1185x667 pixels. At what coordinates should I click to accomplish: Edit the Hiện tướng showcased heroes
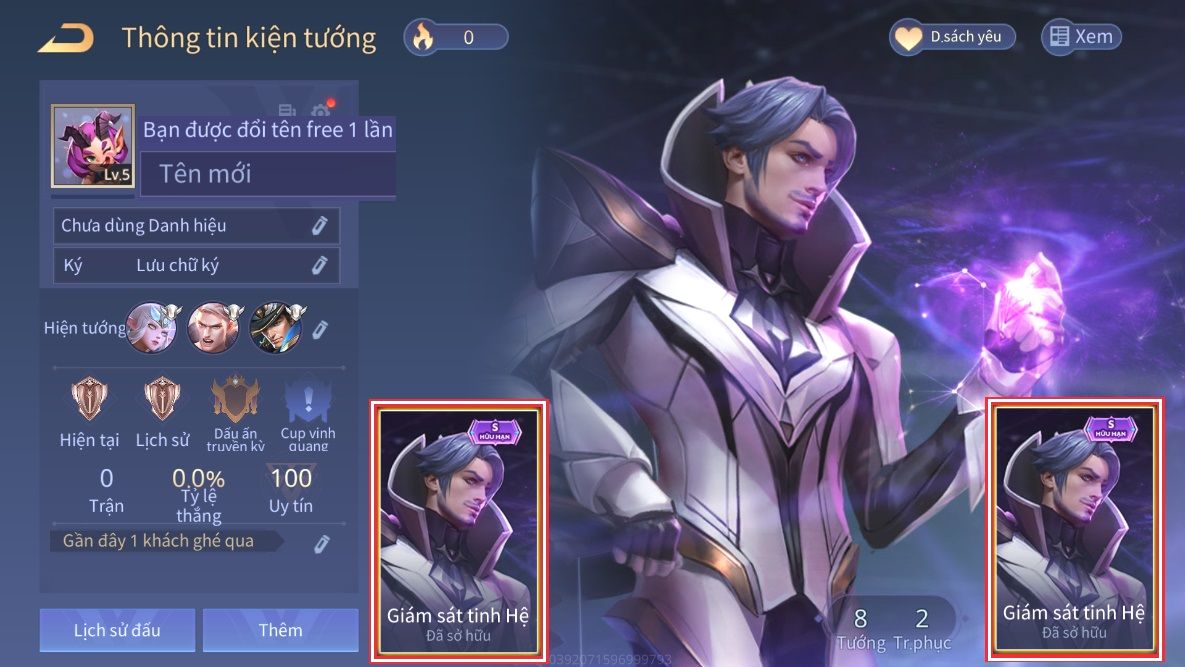[319, 329]
